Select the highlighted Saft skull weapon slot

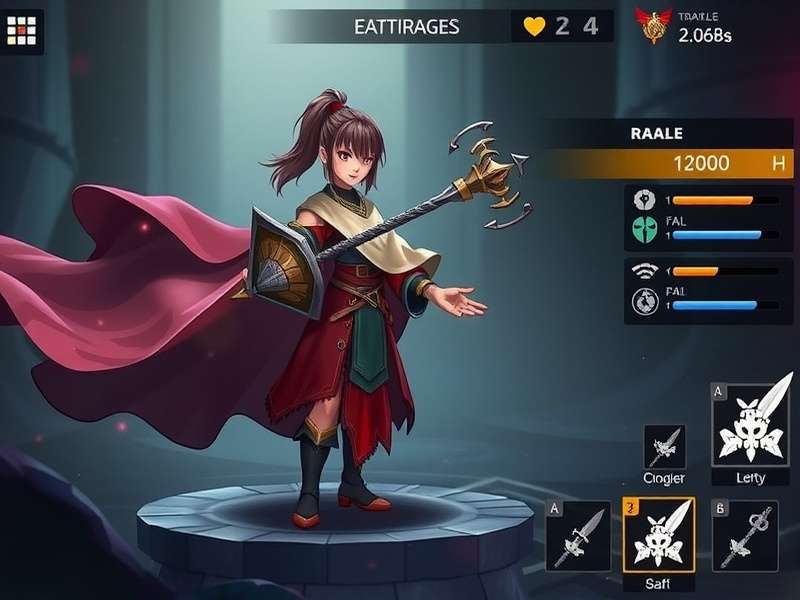(x=658, y=533)
